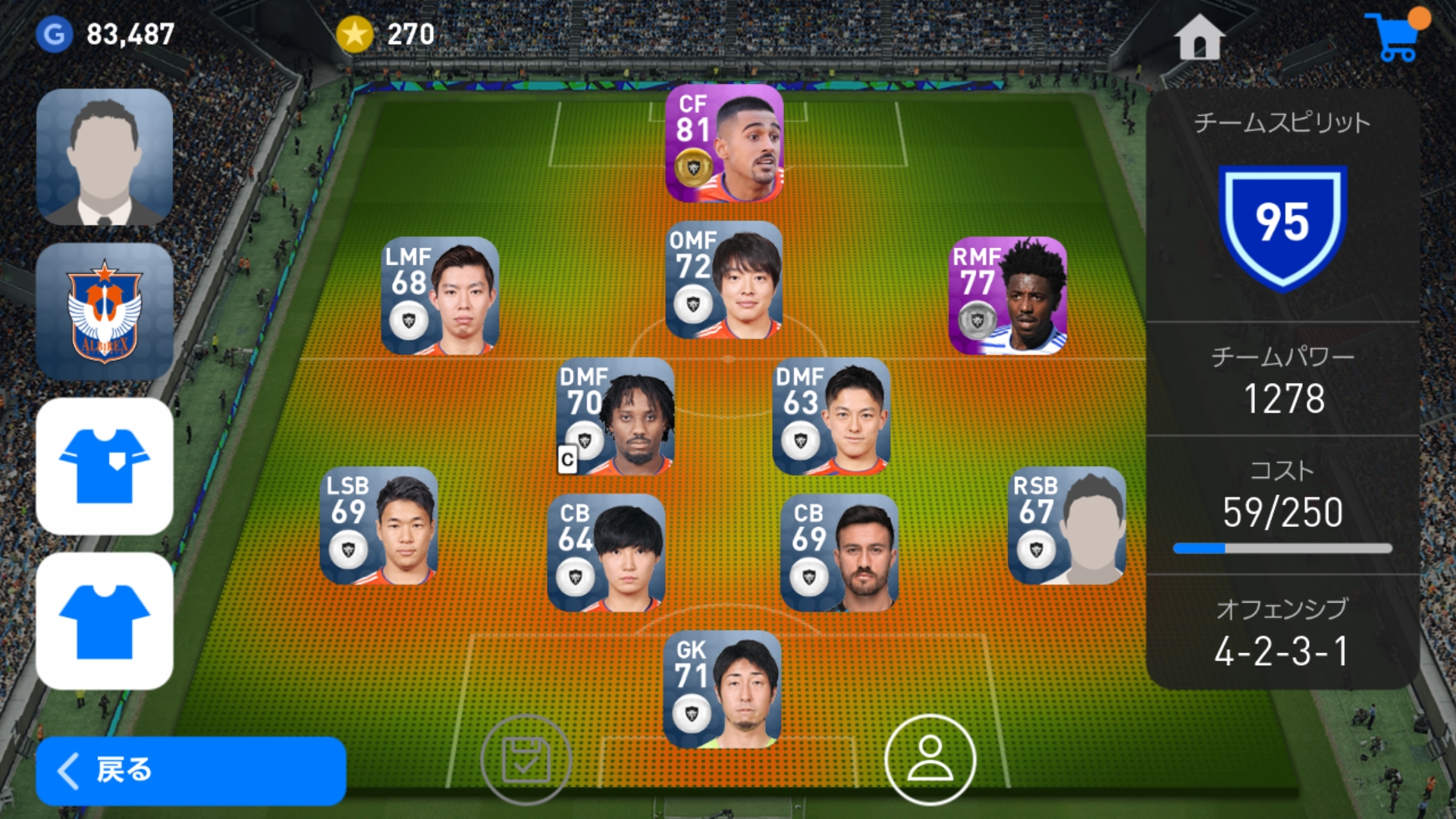Click the save squad clipboard icon
The width and height of the screenshot is (1456, 819).
click(526, 759)
